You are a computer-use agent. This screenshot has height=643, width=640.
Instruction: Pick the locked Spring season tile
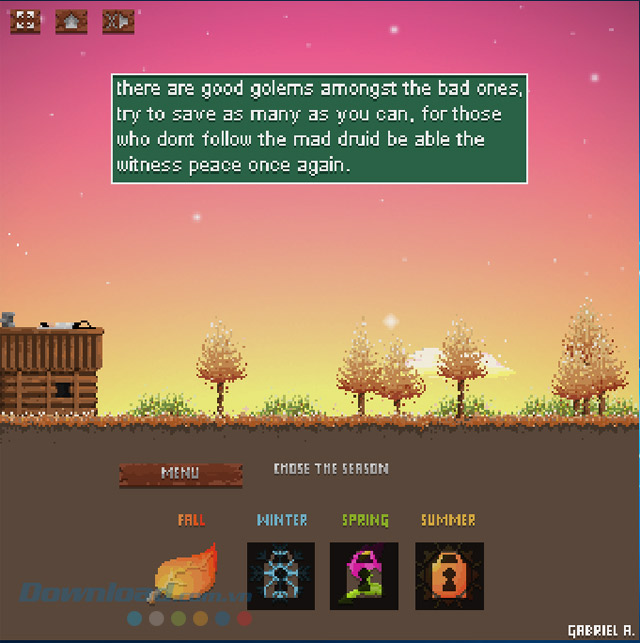tap(364, 576)
